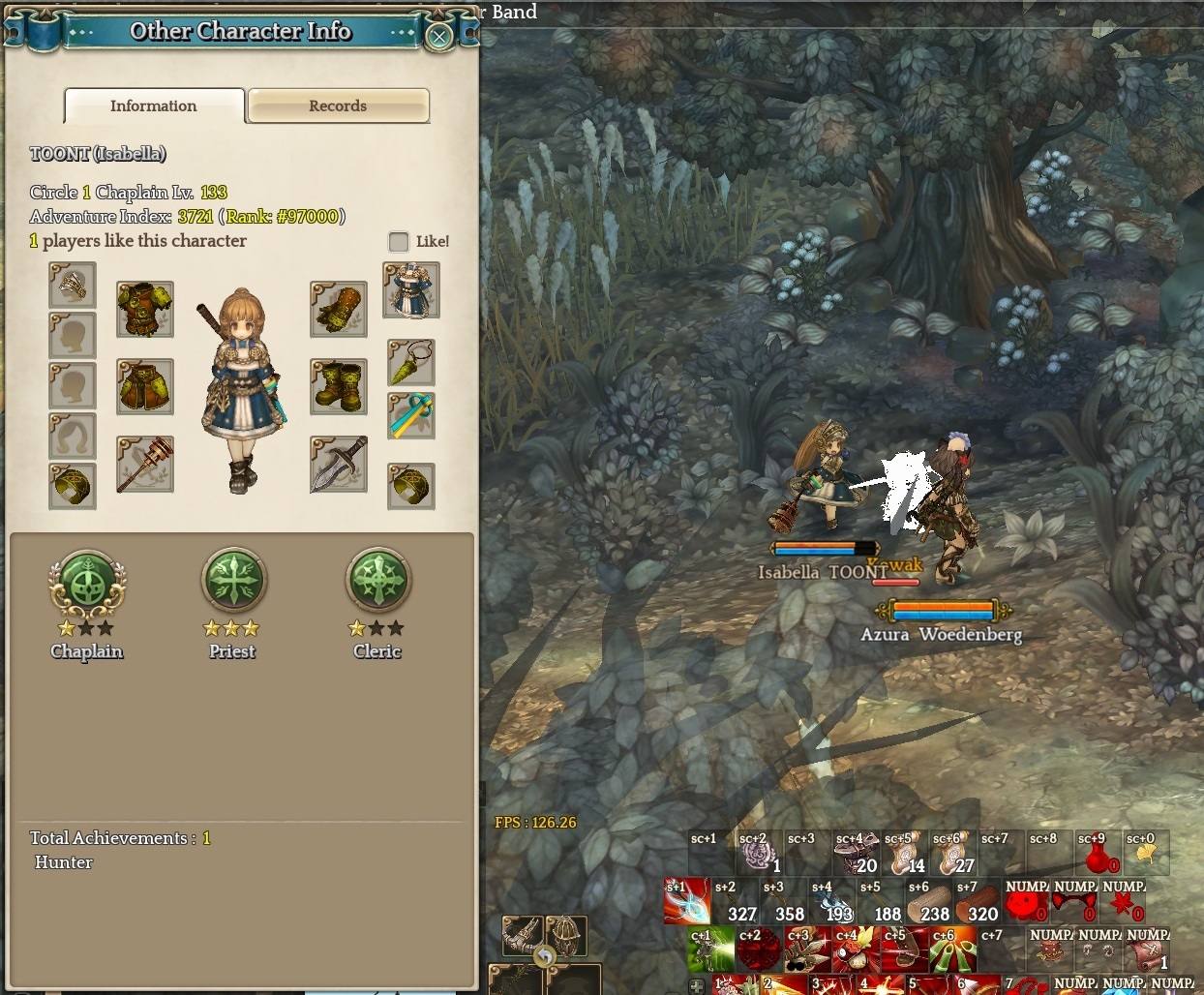The image size is (1204, 995).
Task: Switch to the Records tab
Action: tap(338, 106)
